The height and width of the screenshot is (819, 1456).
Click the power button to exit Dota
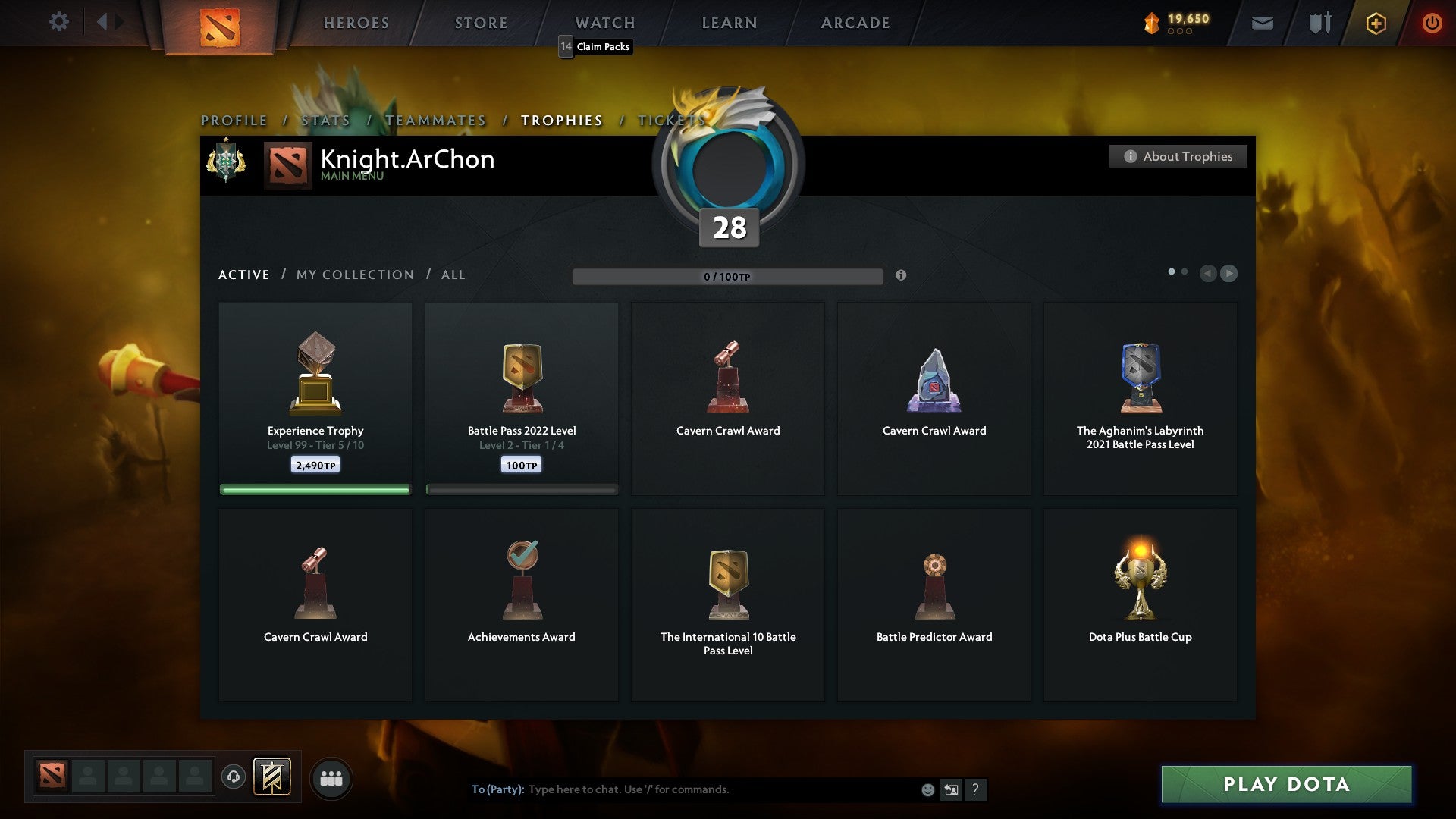click(x=1432, y=23)
